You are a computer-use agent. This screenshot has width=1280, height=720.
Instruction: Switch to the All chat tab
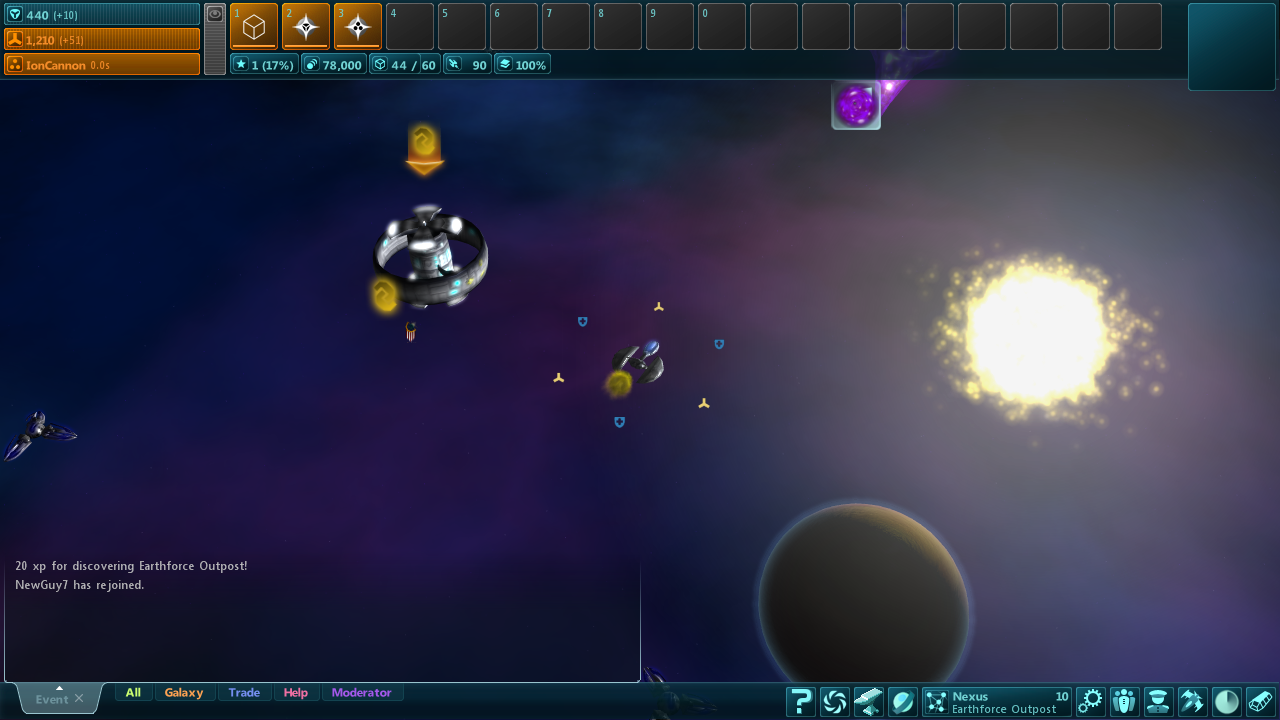(133, 693)
